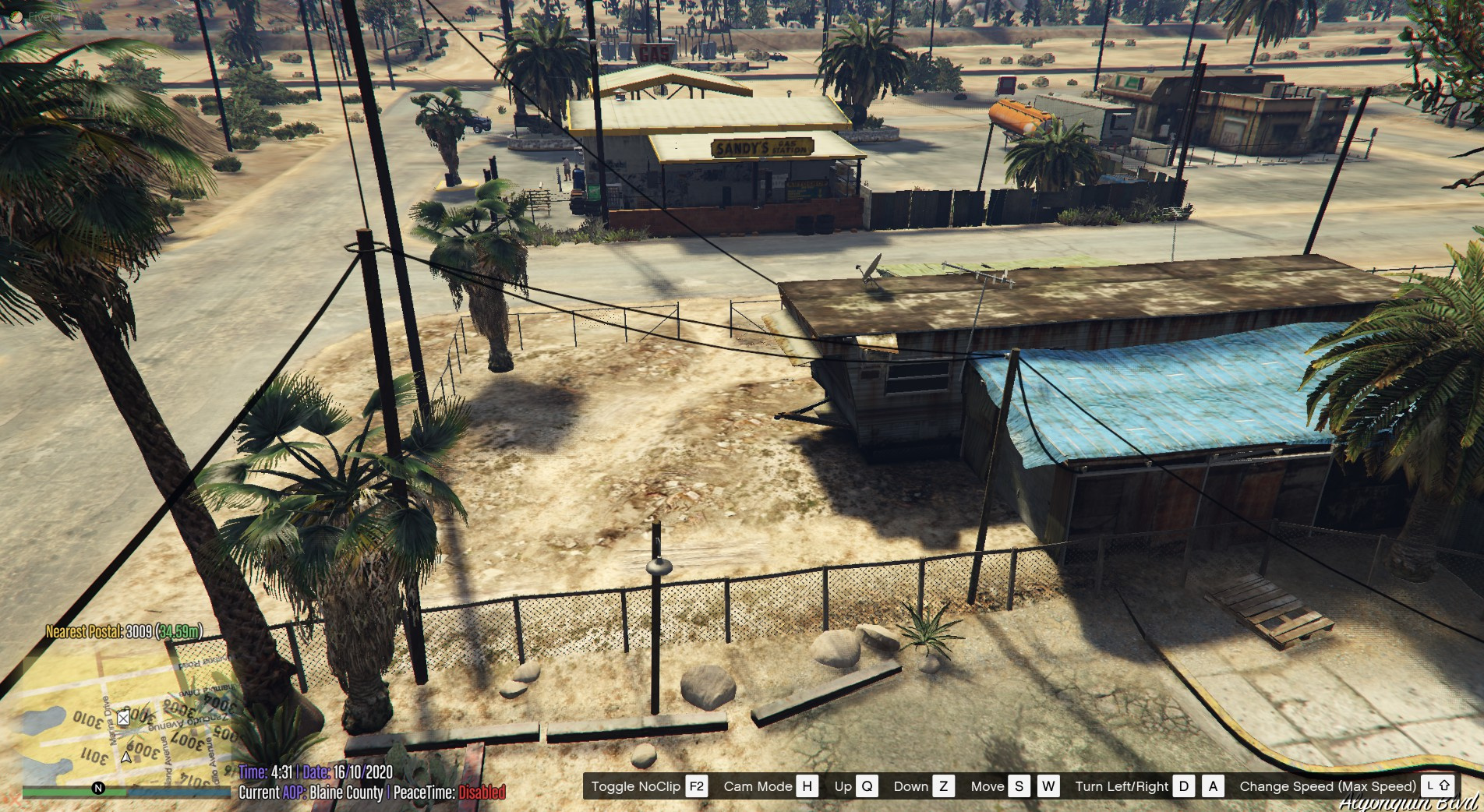Click the A keycap for turning right
This screenshot has width=1484, height=812.
click(1213, 786)
